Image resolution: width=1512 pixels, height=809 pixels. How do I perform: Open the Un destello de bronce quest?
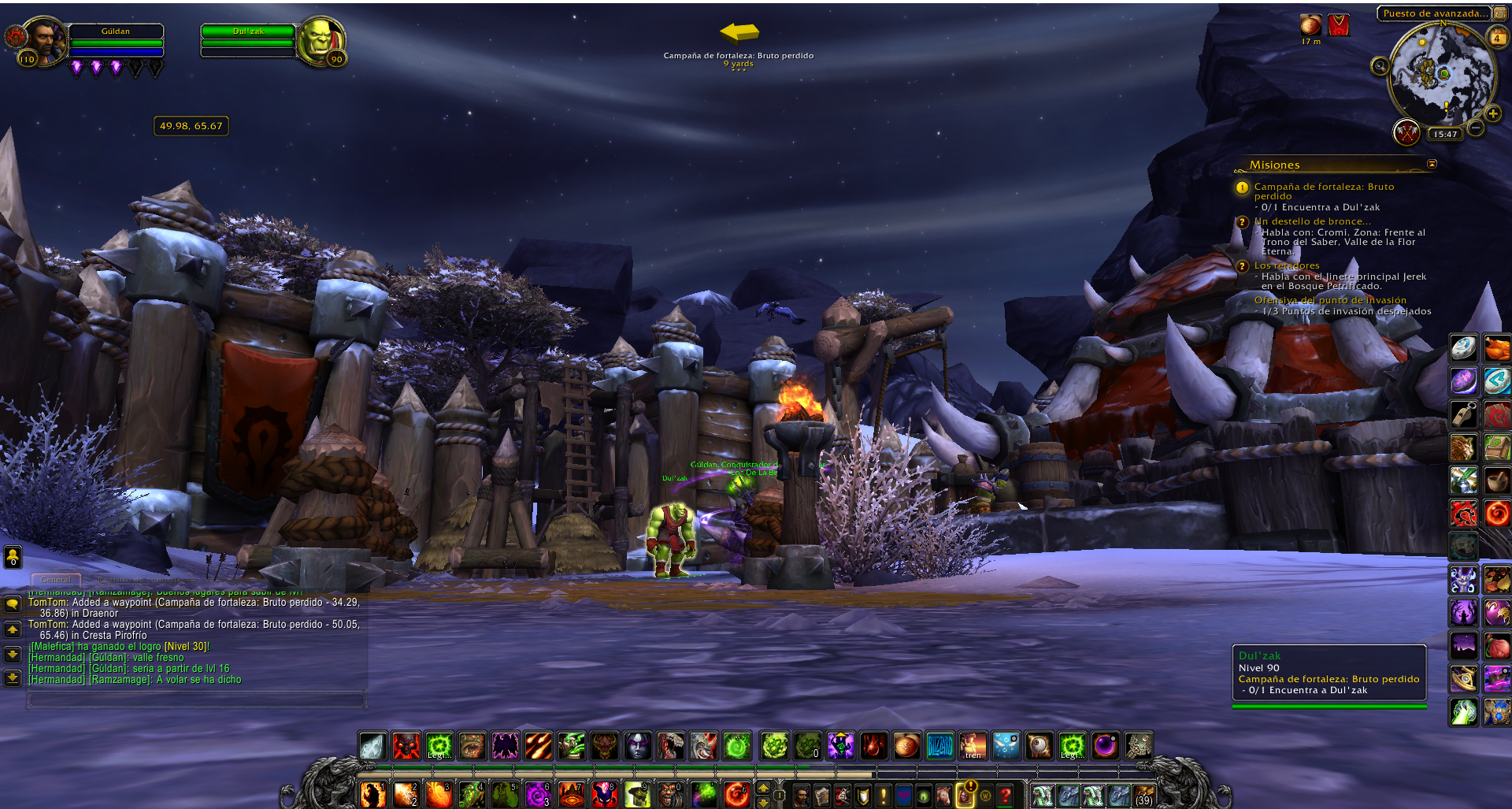point(1312,221)
